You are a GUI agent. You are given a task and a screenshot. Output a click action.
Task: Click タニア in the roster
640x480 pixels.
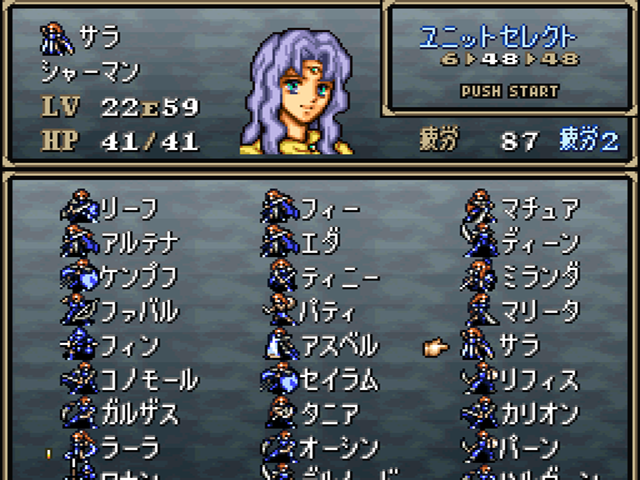330,414
